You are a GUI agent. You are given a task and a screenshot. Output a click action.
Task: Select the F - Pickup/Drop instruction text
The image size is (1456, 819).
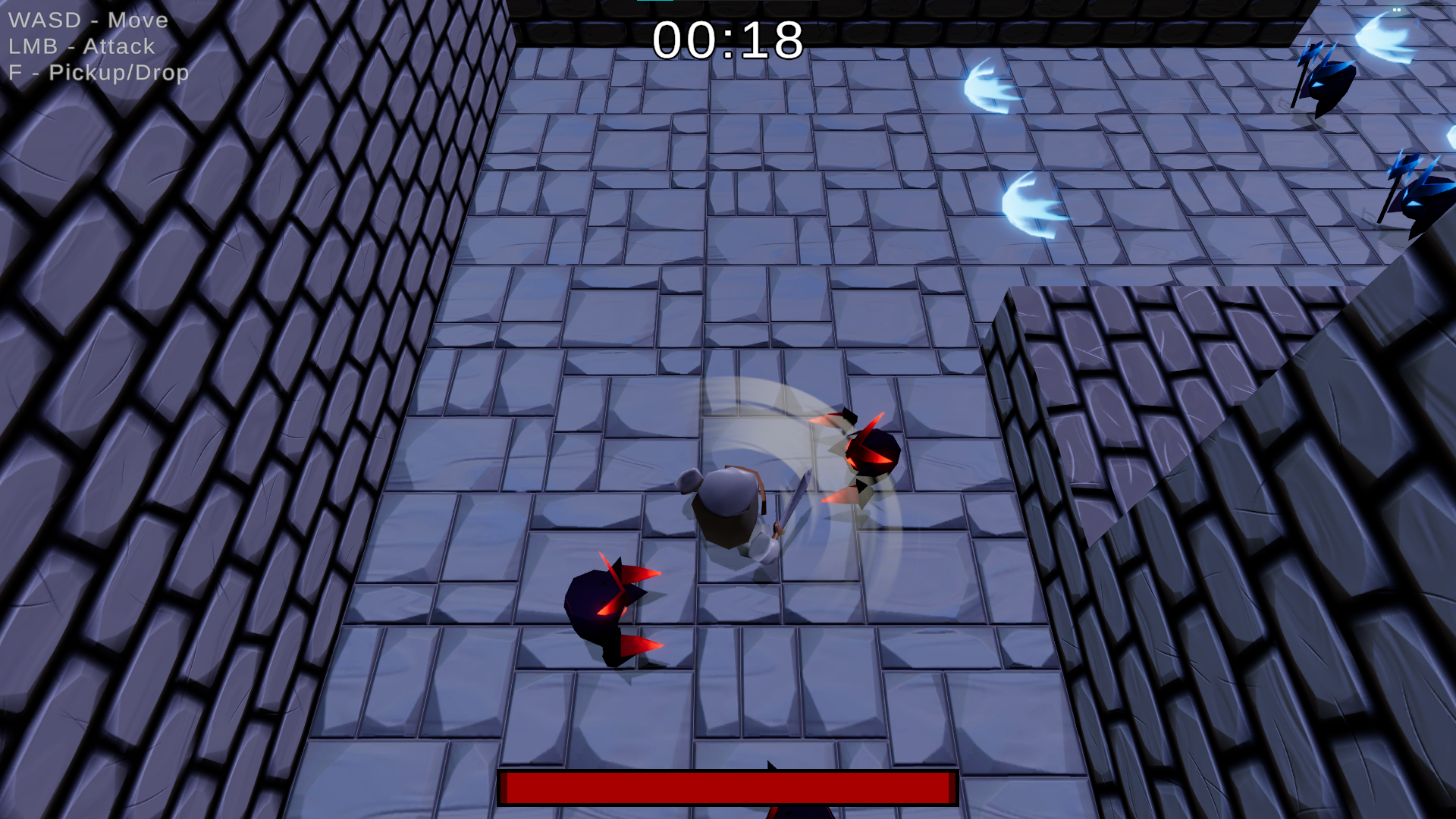click(x=99, y=73)
